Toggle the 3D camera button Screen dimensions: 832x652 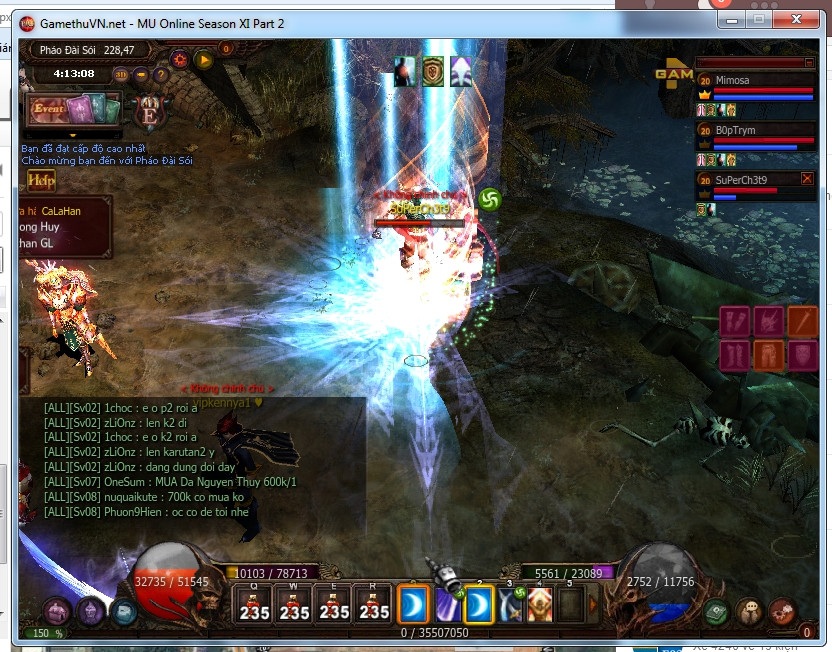pyautogui.click(x=122, y=73)
